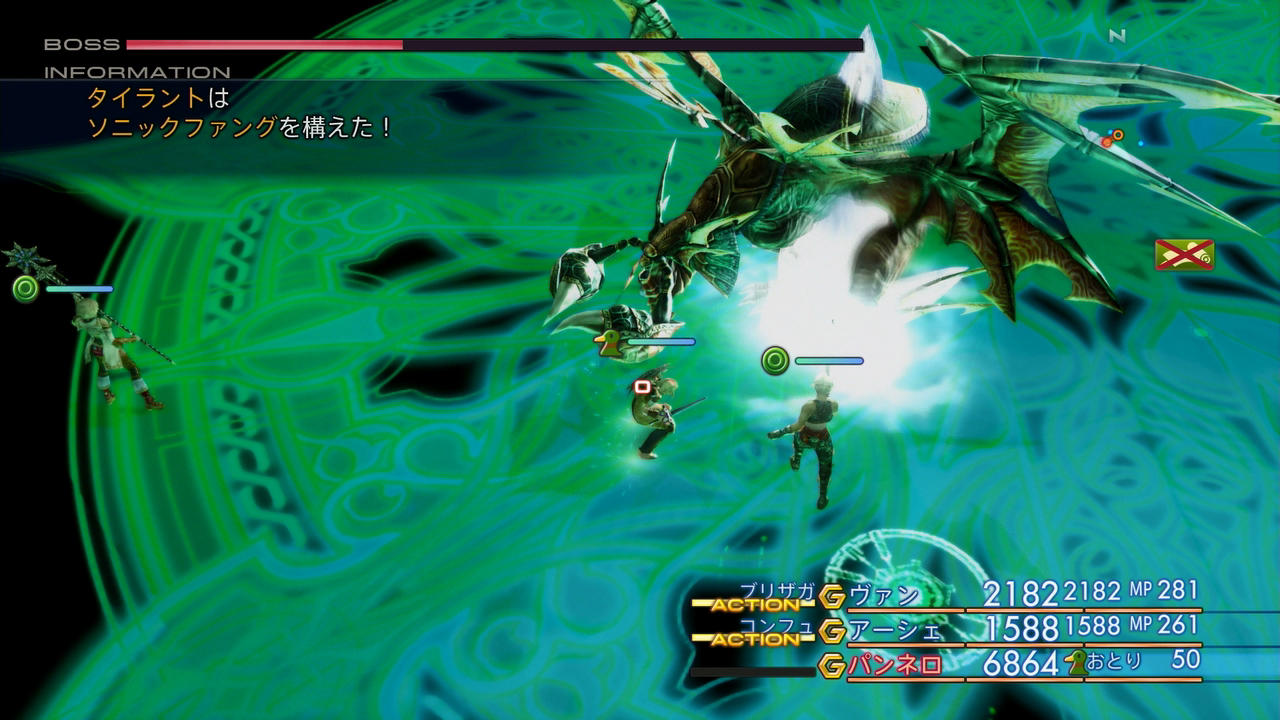Click the gambit G icon beside パンネロ
Viewport: 1280px width, 720px height.
point(832,665)
